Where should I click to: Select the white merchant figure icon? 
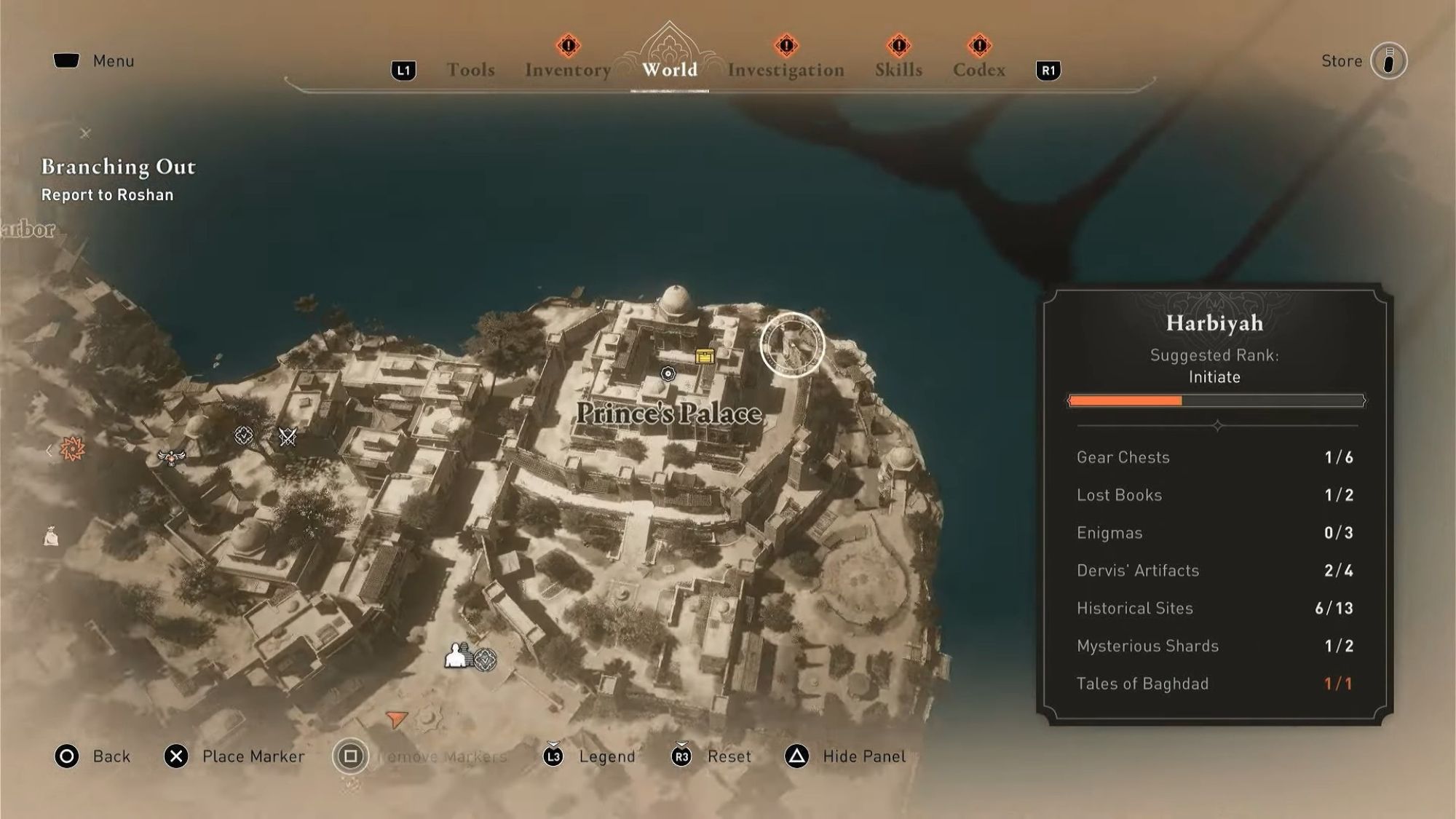(455, 656)
